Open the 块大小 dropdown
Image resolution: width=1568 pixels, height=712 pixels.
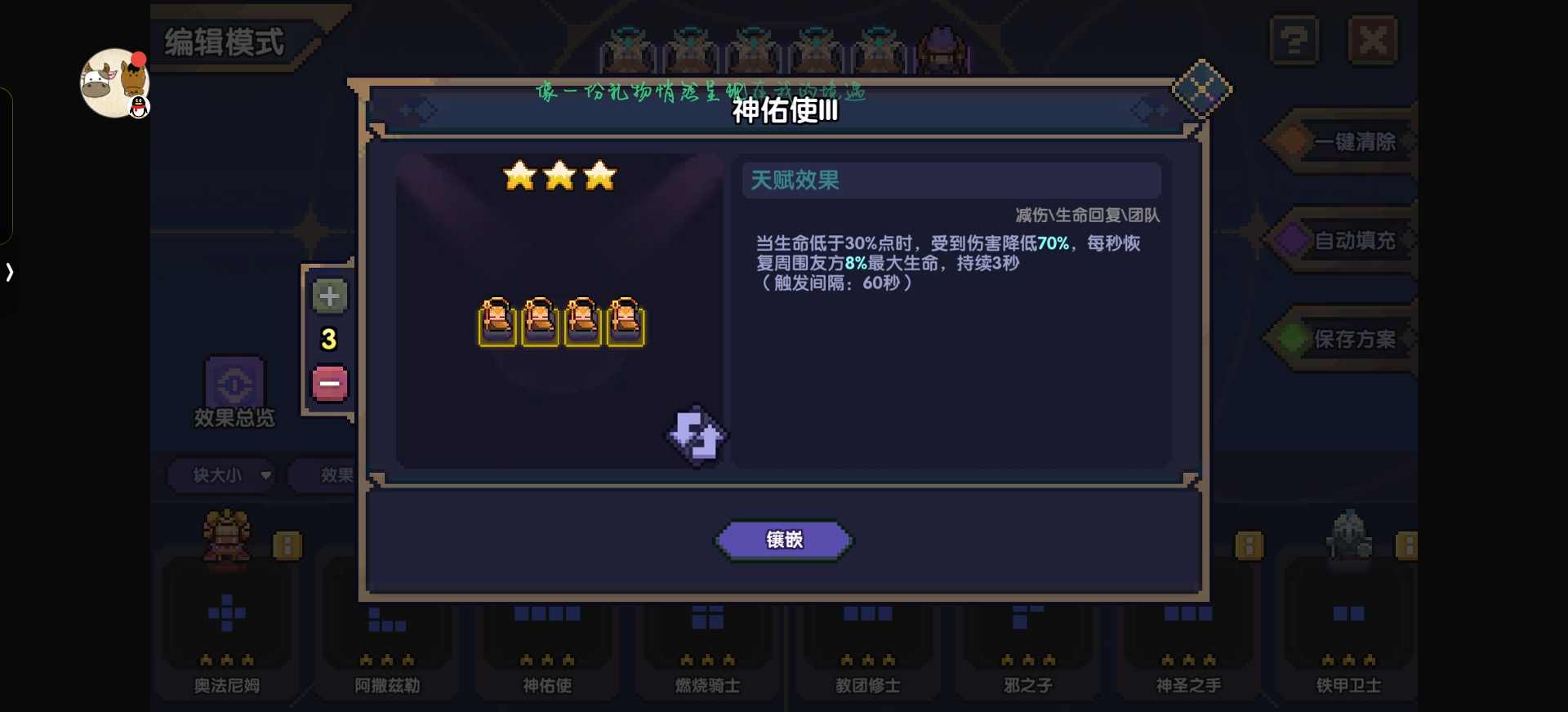[x=221, y=475]
